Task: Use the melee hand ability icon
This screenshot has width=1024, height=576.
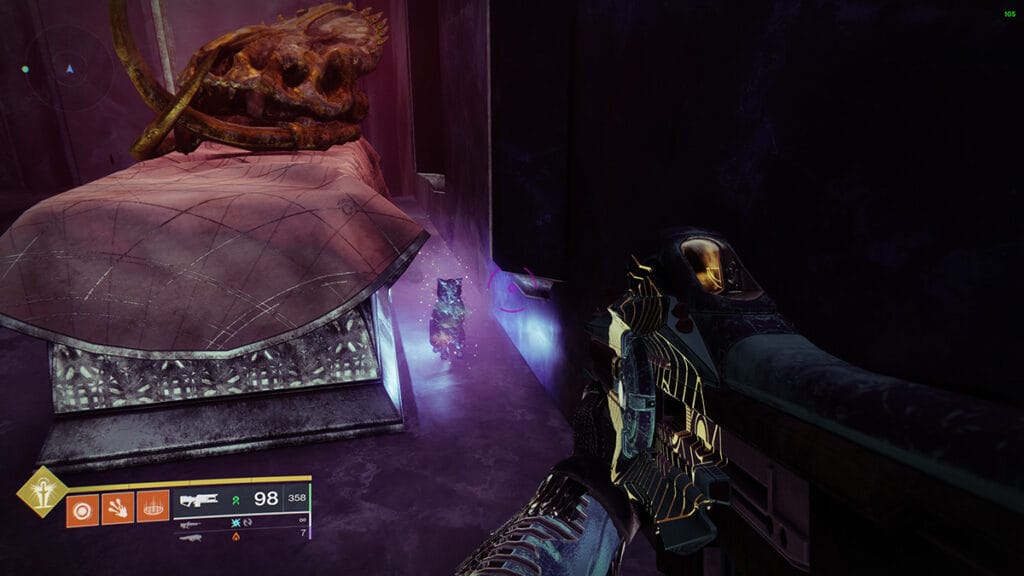Action: pos(117,508)
